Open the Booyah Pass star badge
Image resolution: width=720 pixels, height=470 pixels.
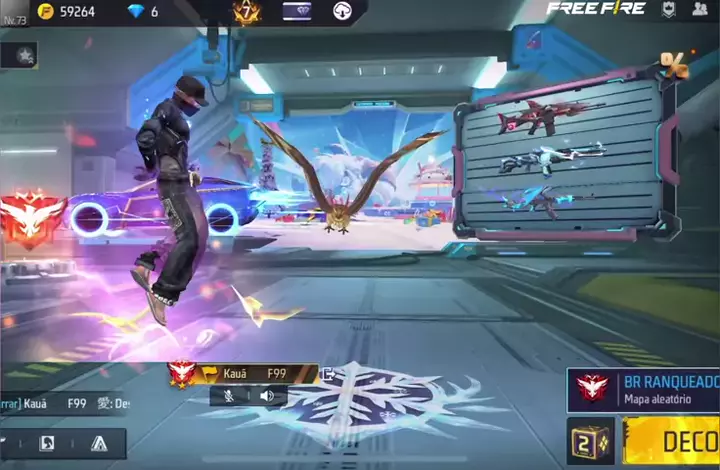coord(246,12)
